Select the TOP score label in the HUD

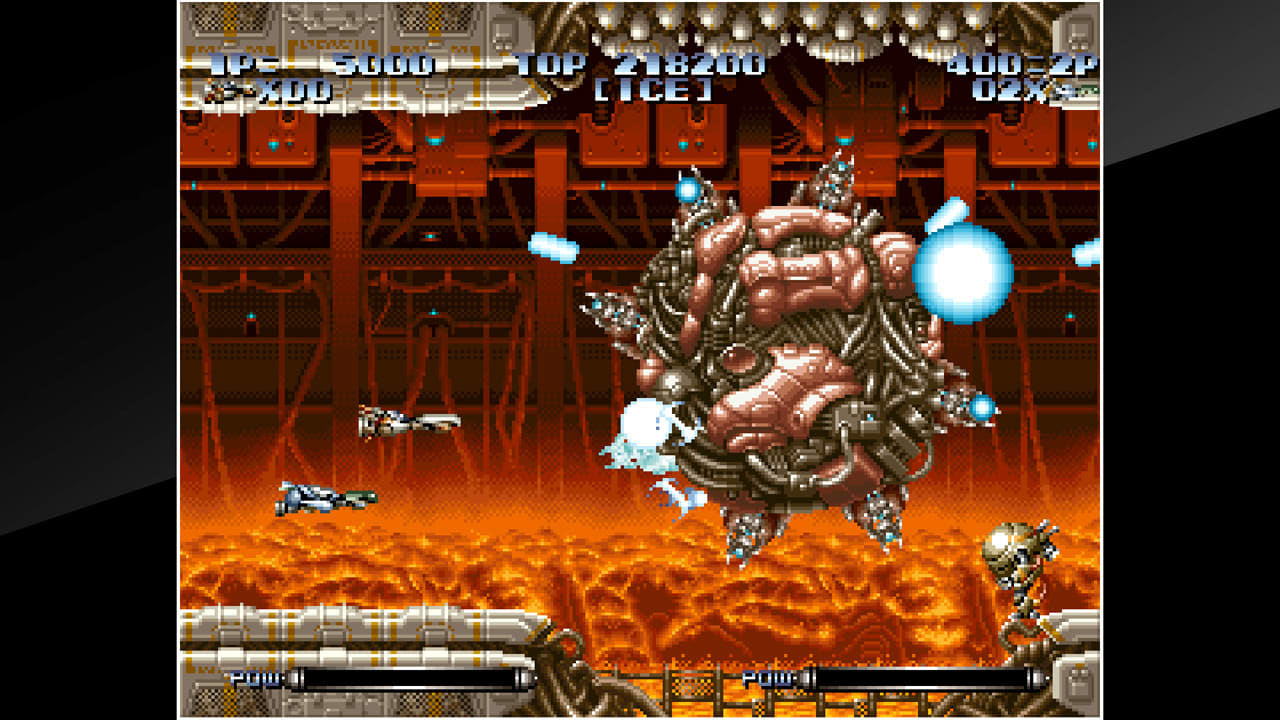pos(549,66)
